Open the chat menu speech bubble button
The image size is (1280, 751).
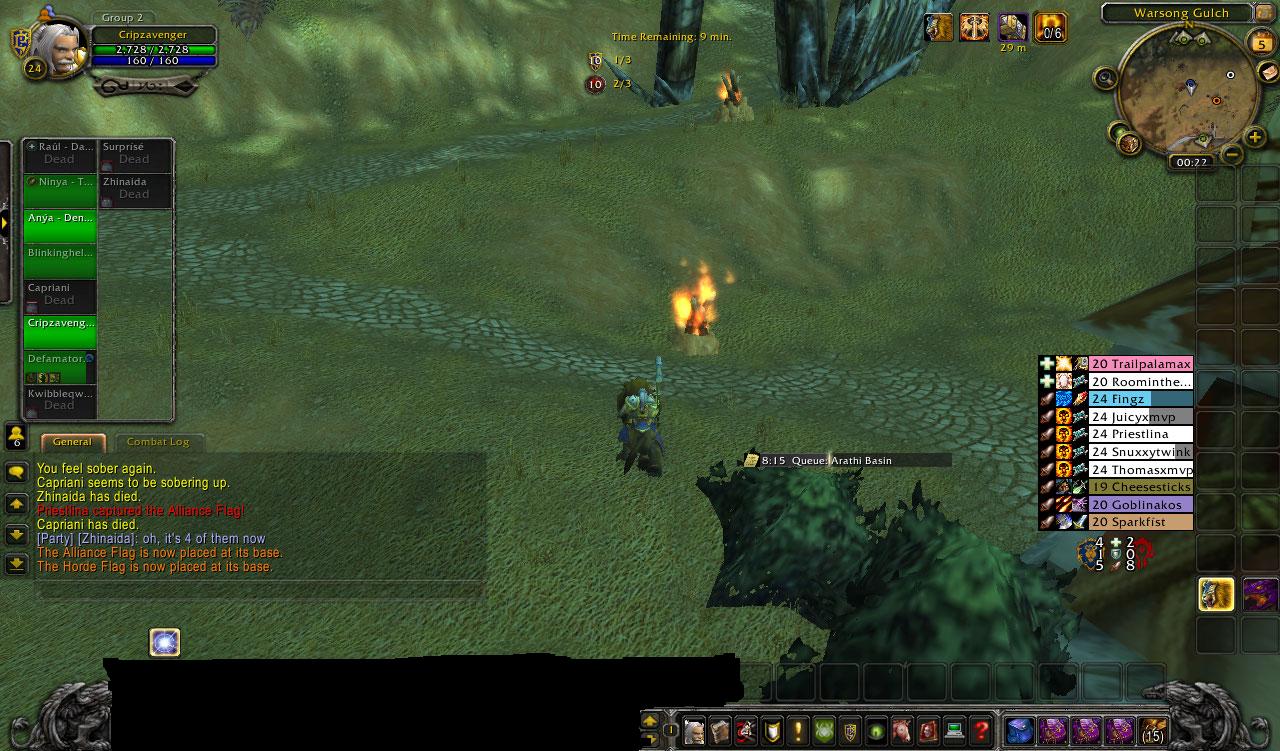coord(16,472)
